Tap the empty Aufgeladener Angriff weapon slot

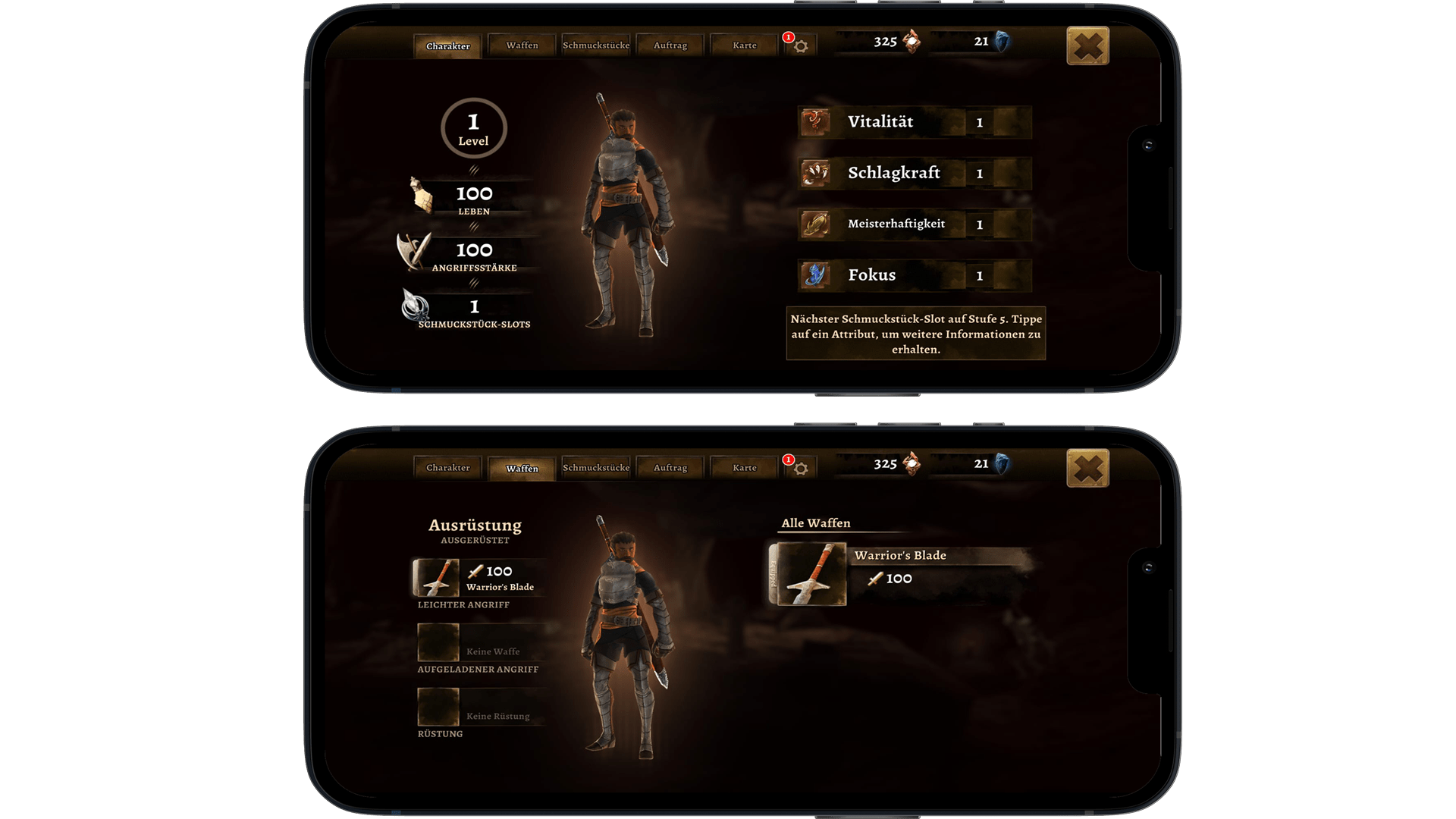click(x=438, y=642)
